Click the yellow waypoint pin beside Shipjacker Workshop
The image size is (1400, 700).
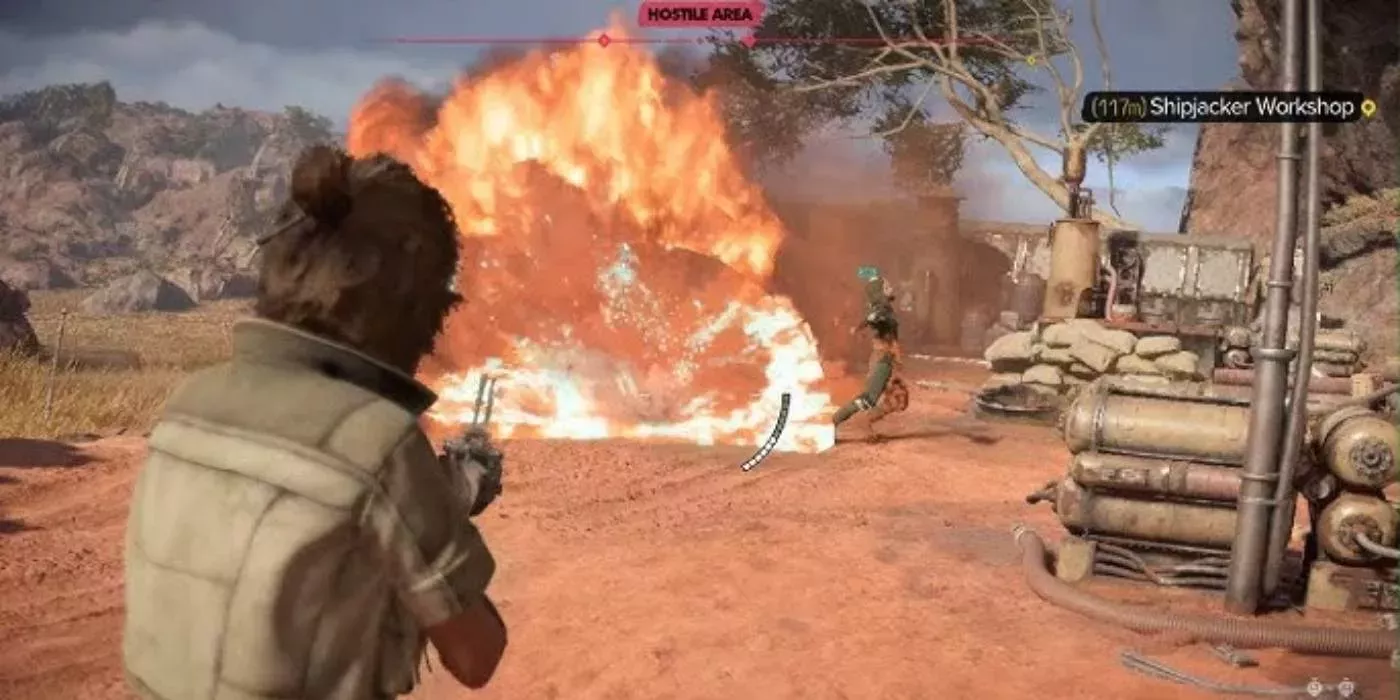pyautogui.click(x=1368, y=107)
